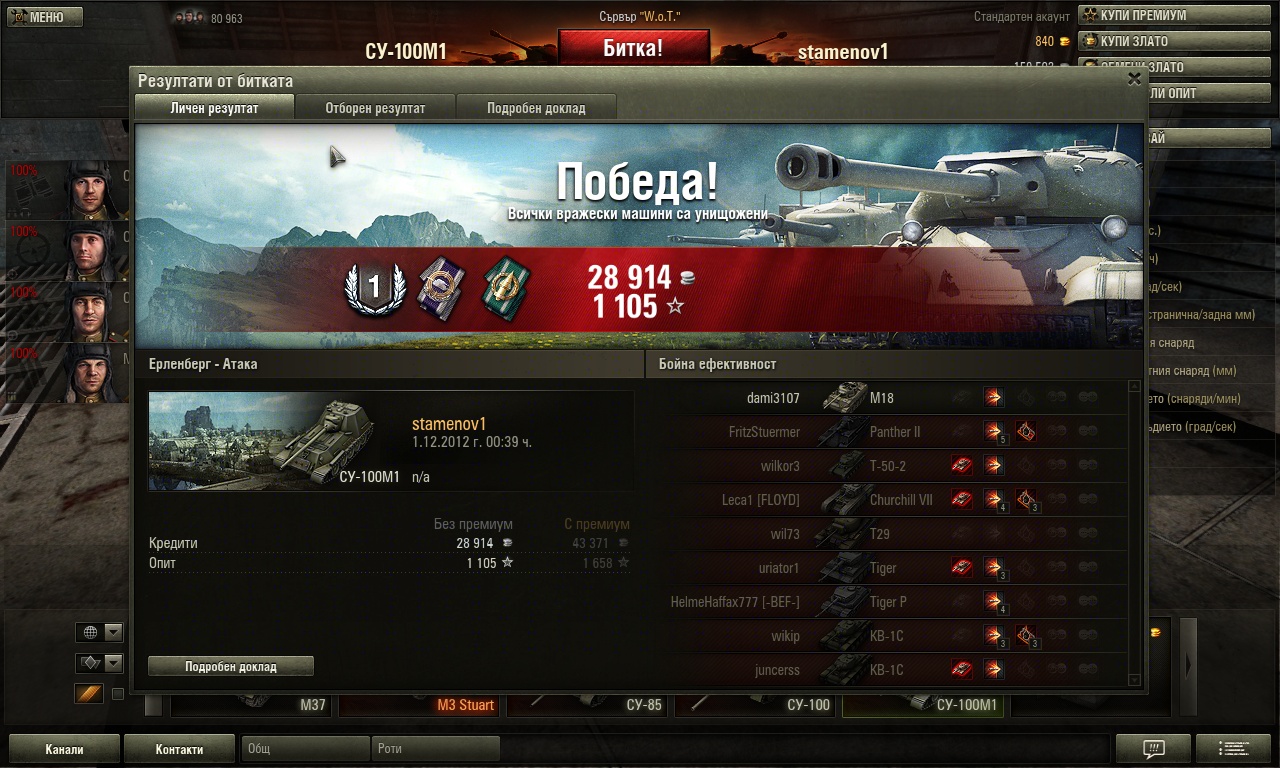This screenshot has height=768, width=1280.
Task: Start a battle with Битка! button
Action: pos(633,47)
